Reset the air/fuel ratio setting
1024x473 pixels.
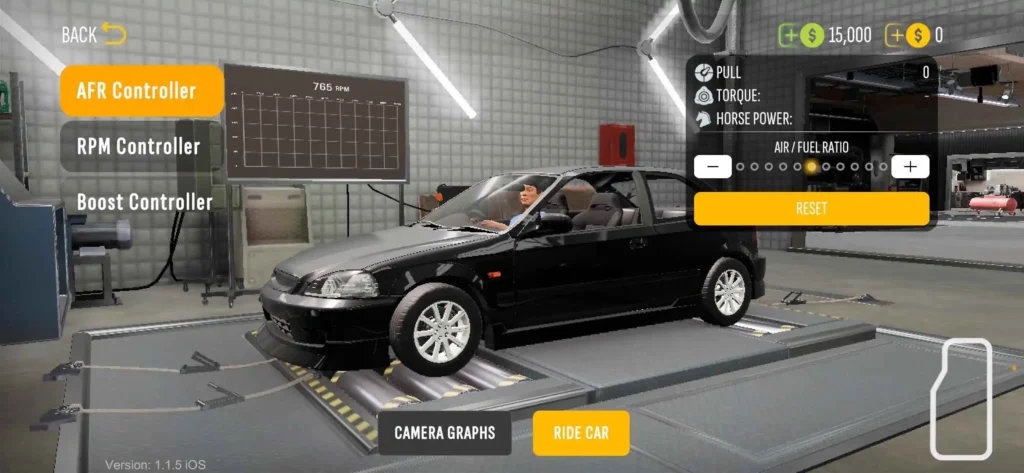[811, 208]
